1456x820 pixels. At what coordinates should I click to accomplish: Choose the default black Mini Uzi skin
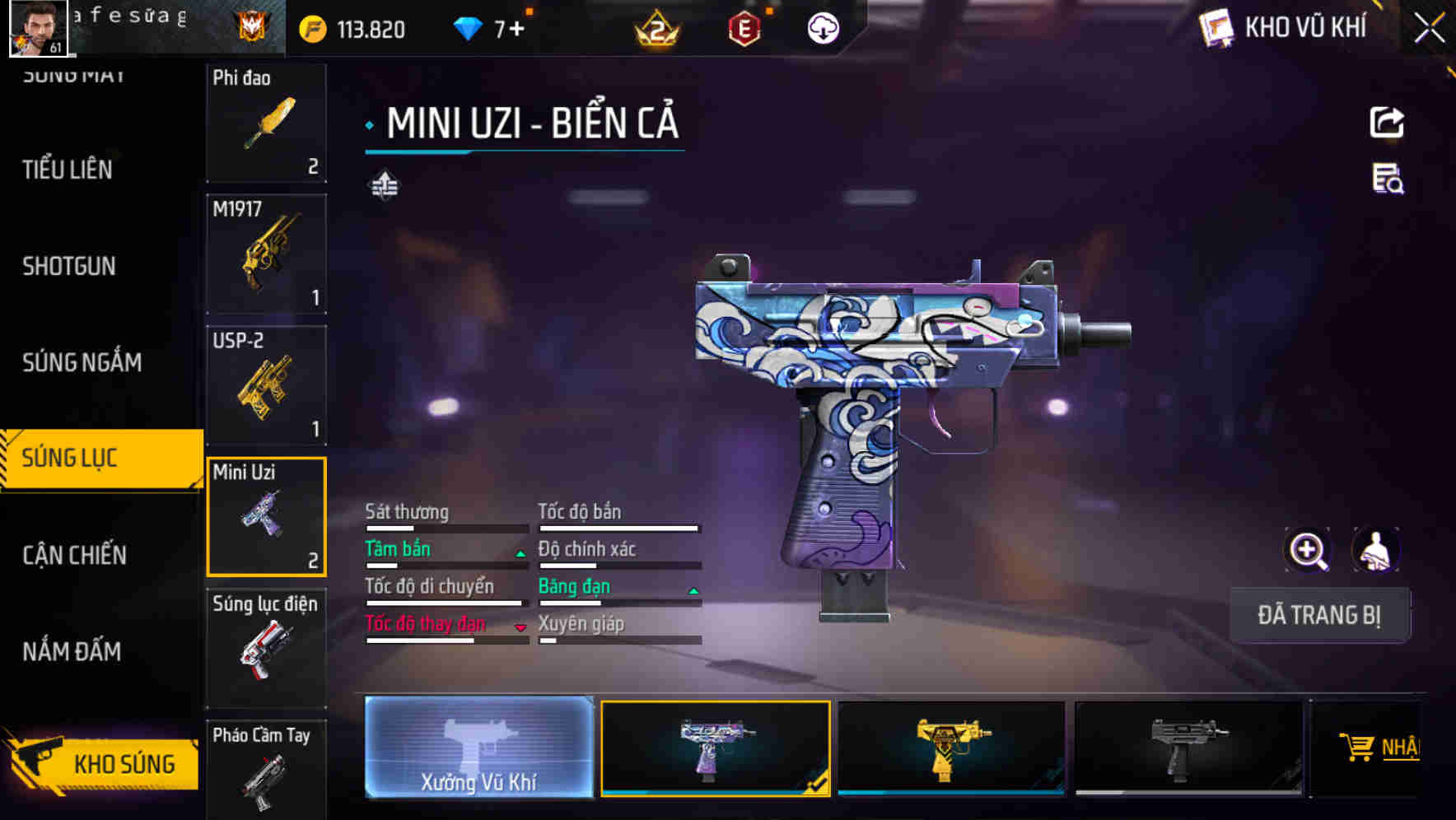tap(1188, 748)
